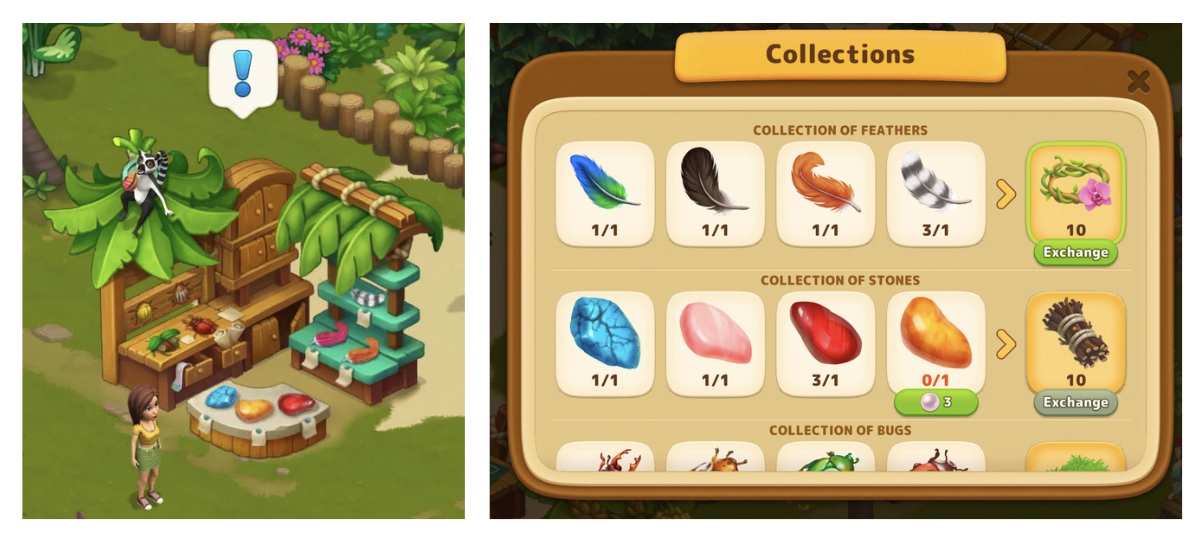Viewport: 1202px width, 540px height.
Task: Select the red ruby stone slot
Action: pos(825,342)
